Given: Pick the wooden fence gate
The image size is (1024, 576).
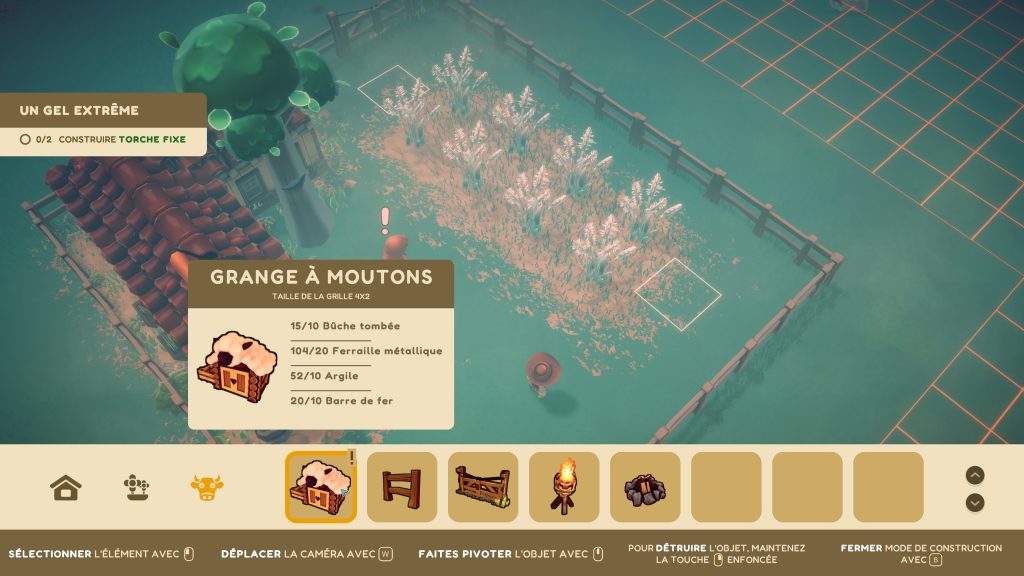Looking at the screenshot, I should tap(483, 487).
